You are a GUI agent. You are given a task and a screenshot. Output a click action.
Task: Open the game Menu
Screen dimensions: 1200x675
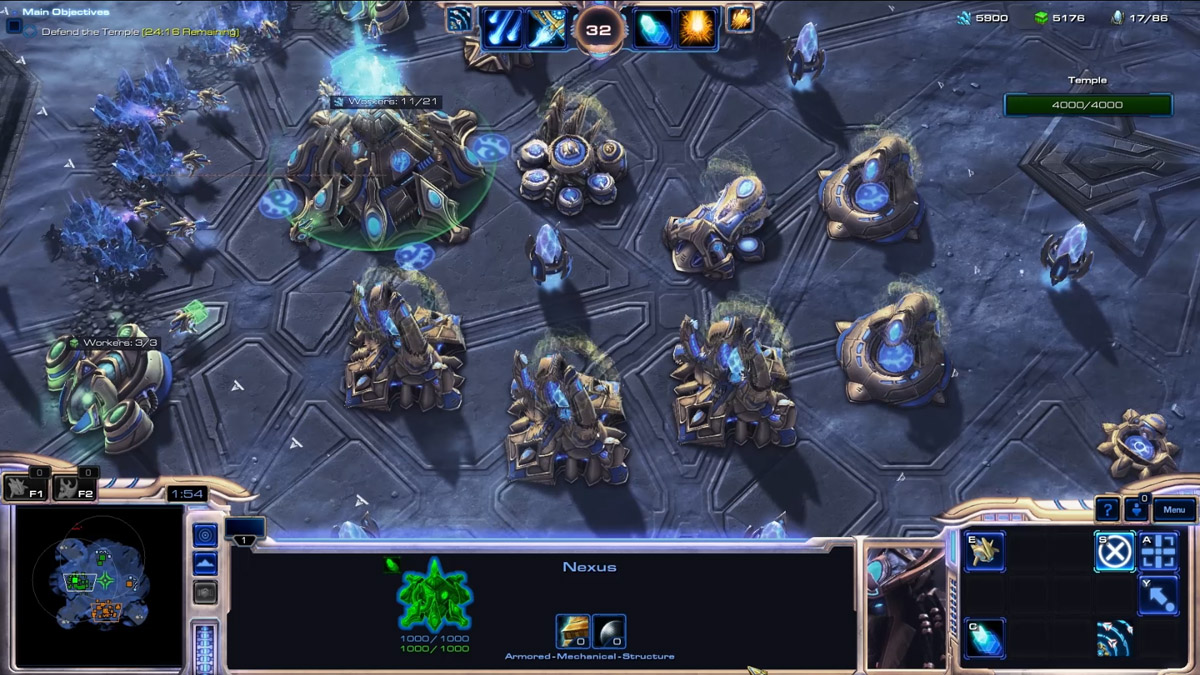click(x=1174, y=510)
